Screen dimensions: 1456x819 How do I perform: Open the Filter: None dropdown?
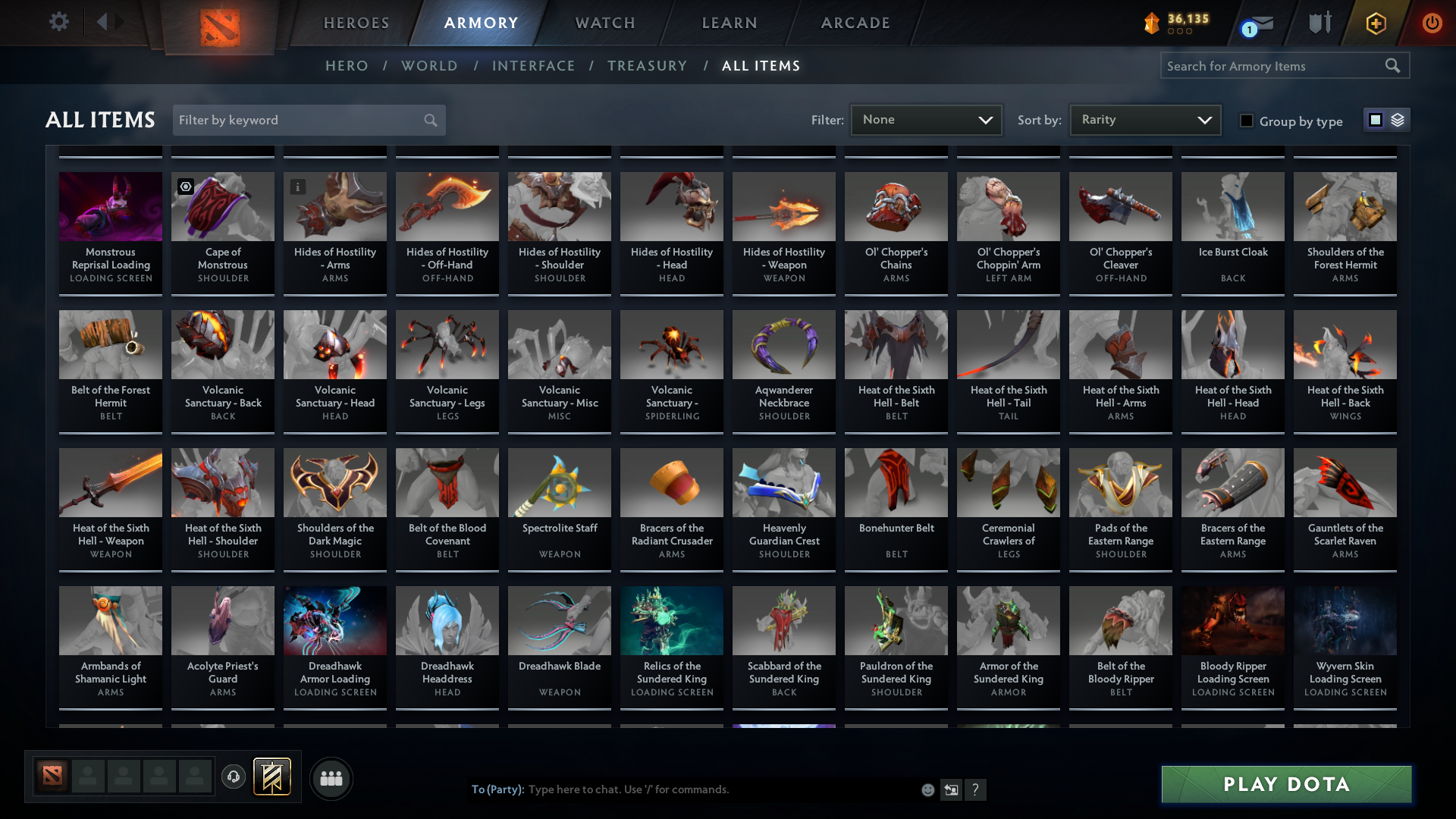pyautogui.click(x=926, y=119)
